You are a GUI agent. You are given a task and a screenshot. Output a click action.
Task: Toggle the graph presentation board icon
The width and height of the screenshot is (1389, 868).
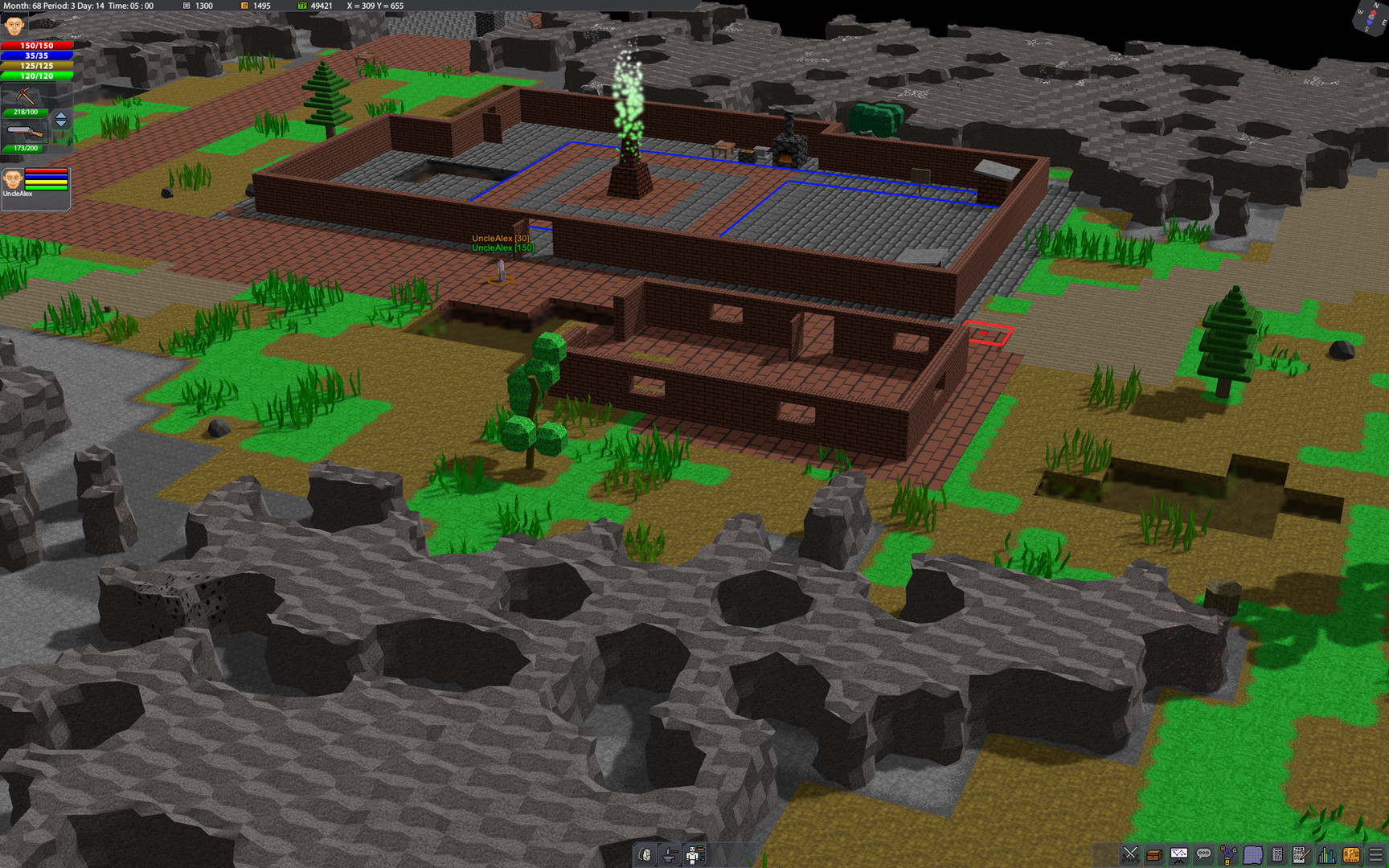pyautogui.click(x=1179, y=854)
